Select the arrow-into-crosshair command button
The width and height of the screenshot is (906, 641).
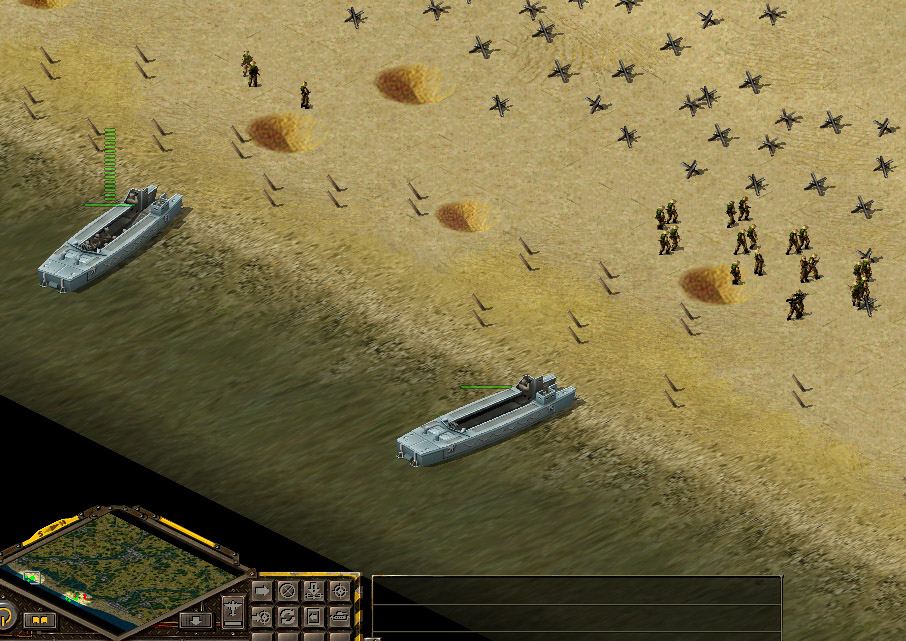coord(262,616)
